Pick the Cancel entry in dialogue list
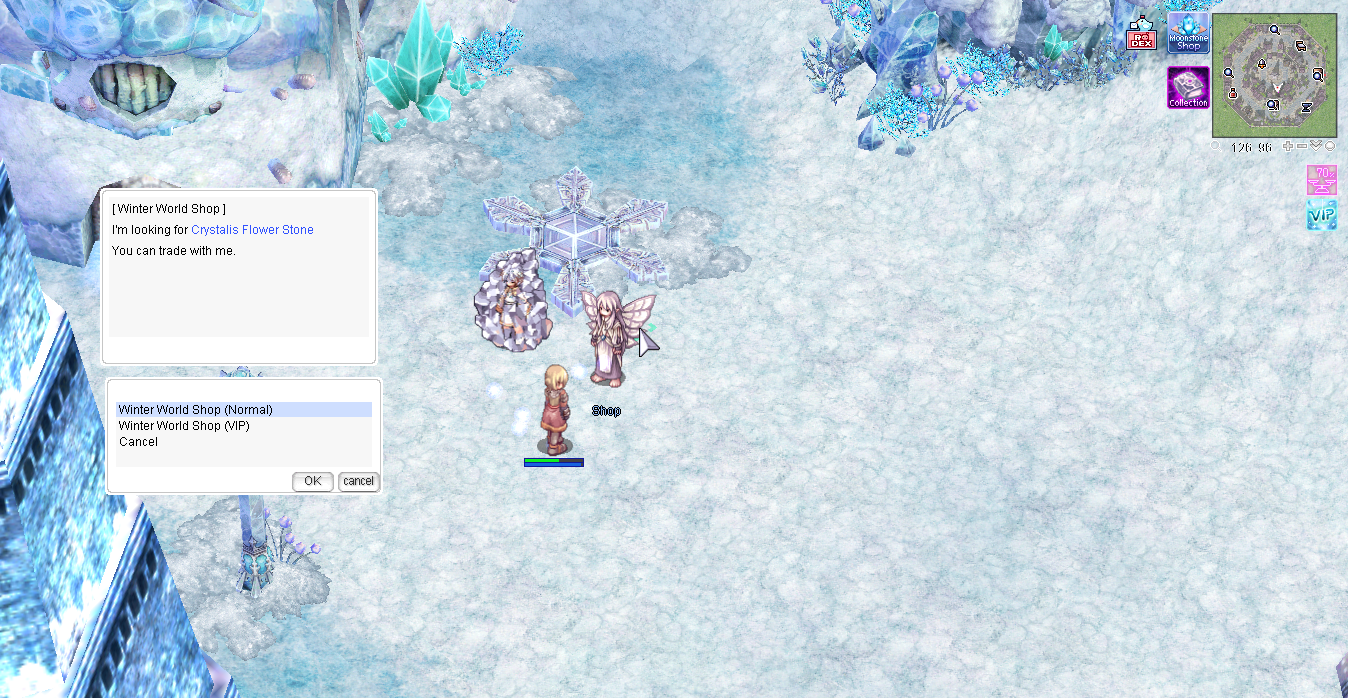Viewport: 1348px width, 698px height. click(138, 442)
